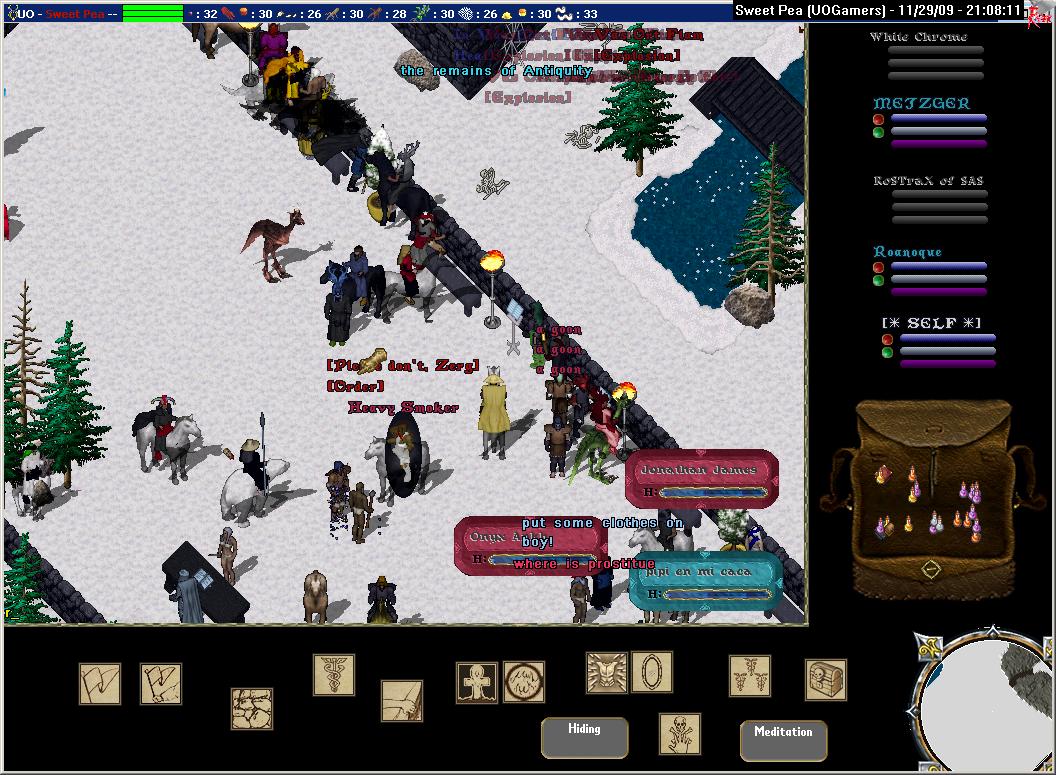Activate the oval mirror spell icon
The width and height of the screenshot is (1056, 775).
tap(651, 672)
